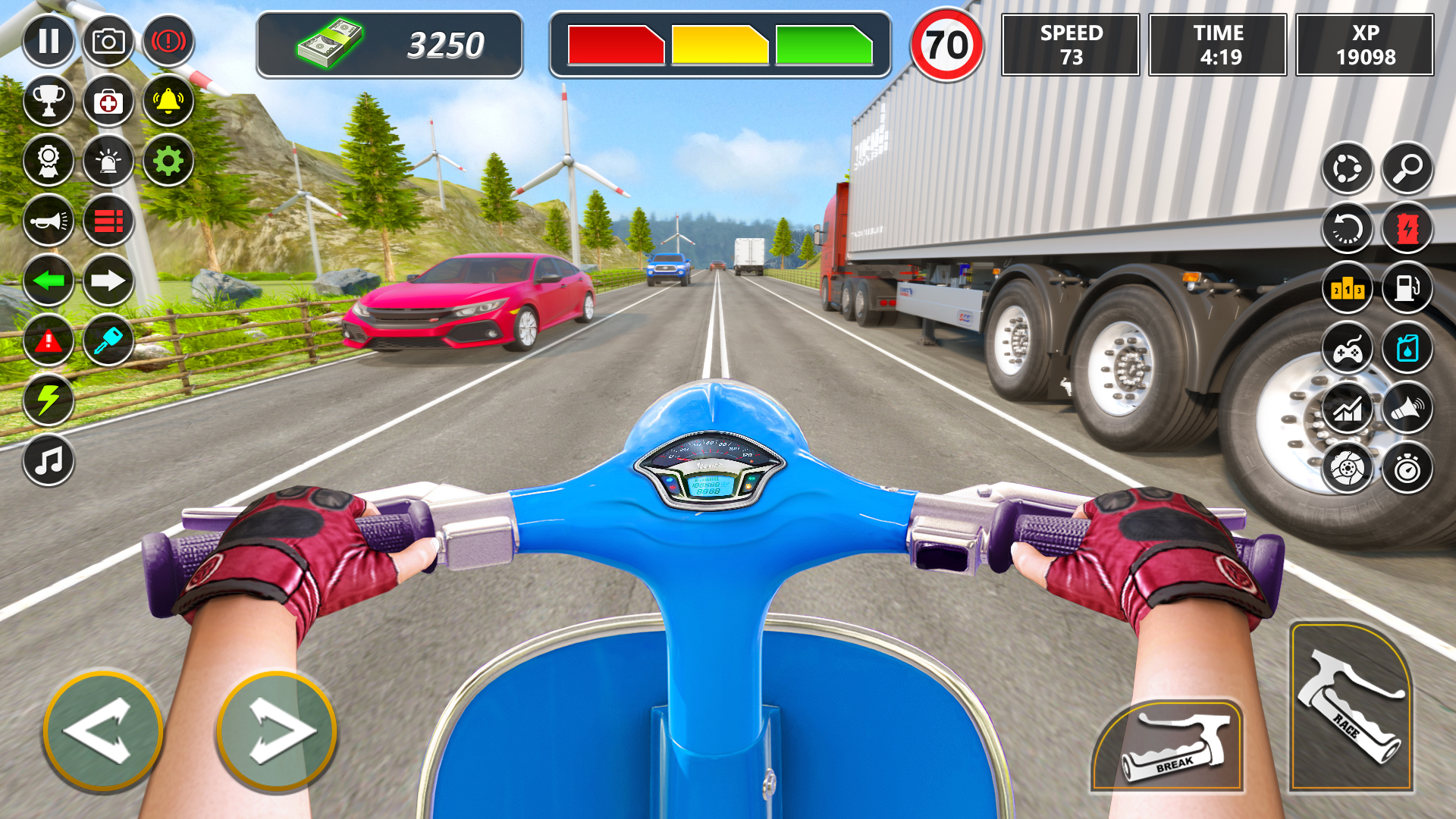Toggle the yellow bell notifications
Viewport: 1456px width, 819px height.
click(171, 102)
